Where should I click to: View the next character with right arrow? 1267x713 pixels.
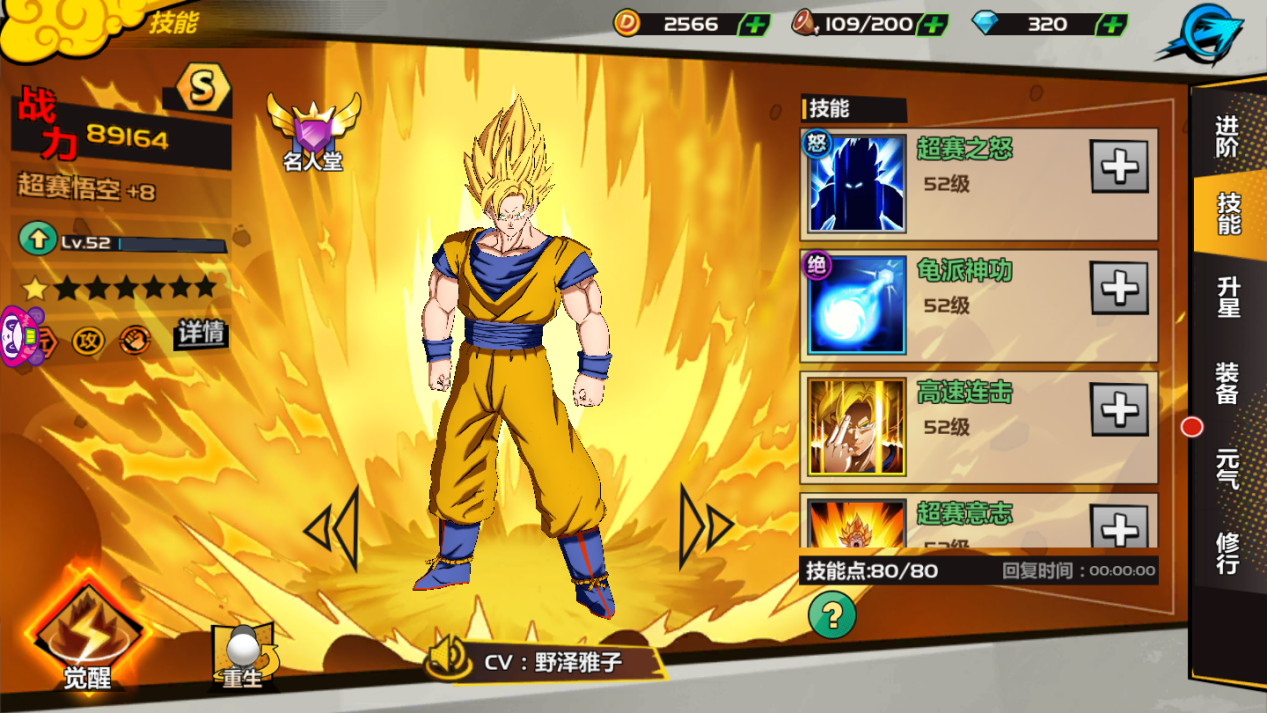pyautogui.click(x=706, y=527)
